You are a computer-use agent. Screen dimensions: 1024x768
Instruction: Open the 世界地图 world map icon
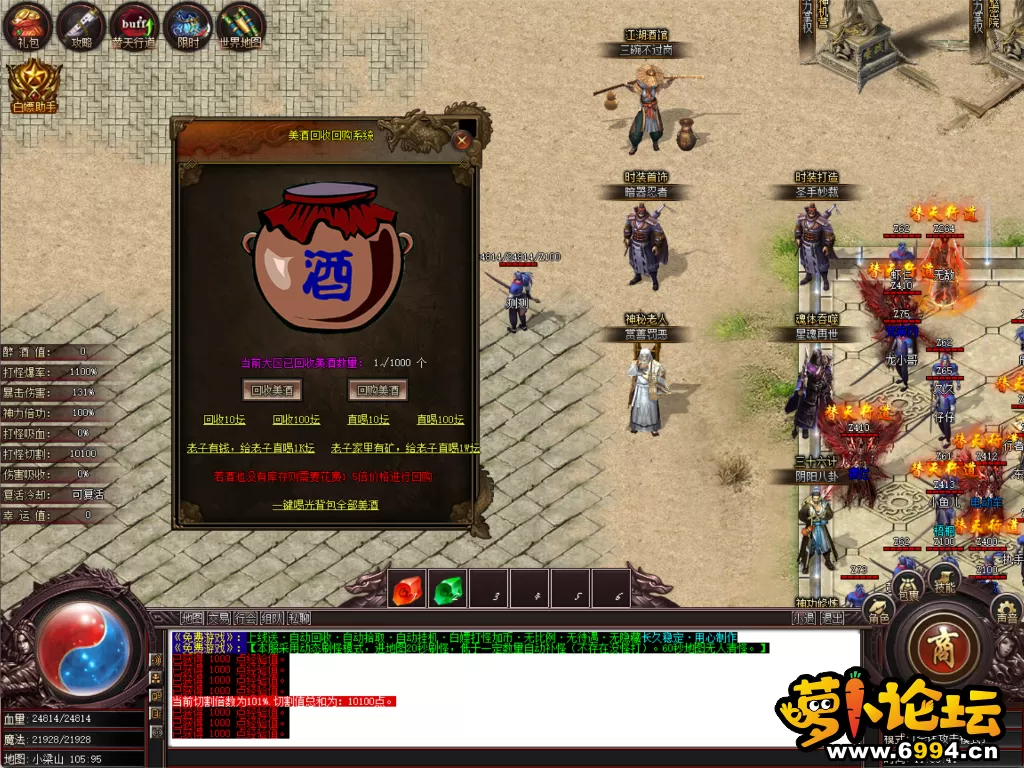[x=240, y=26]
